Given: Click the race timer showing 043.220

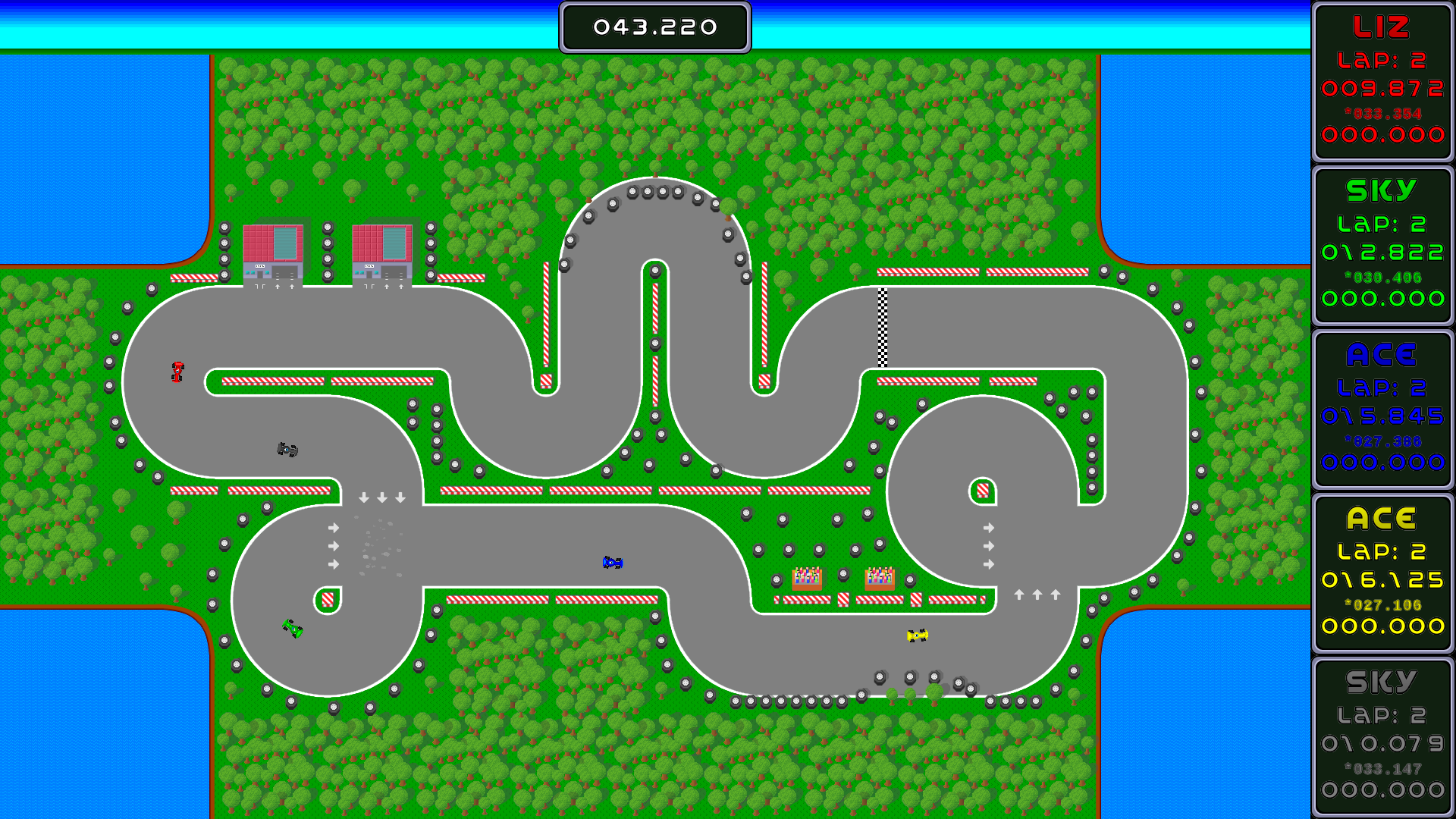Looking at the screenshot, I should [654, 27].
